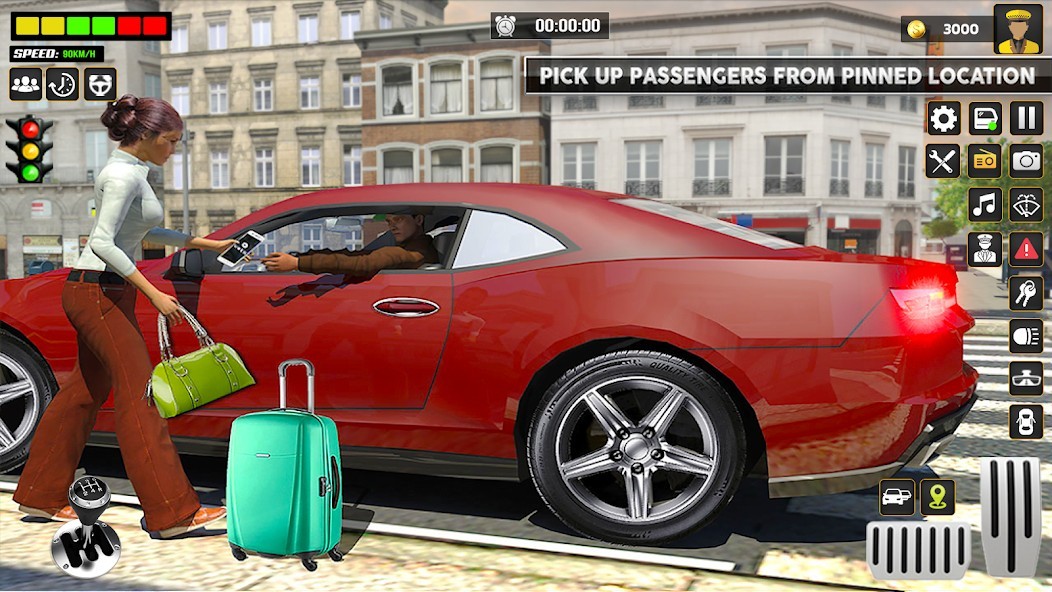Open the green map pin location icon
The height and width of the screenshot is (592, 1052).
click(x=938, y=497)
